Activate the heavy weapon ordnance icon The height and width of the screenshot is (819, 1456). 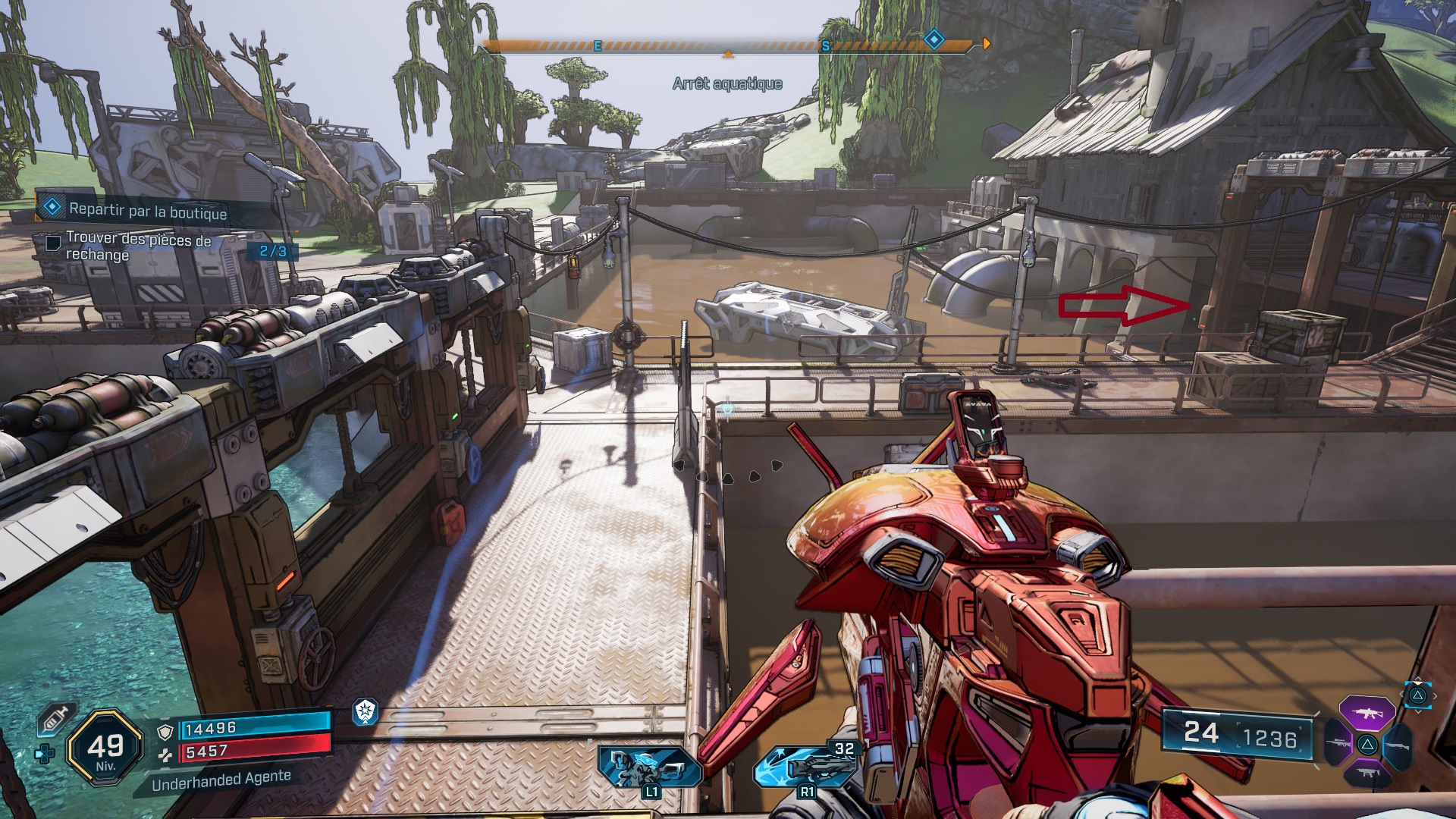tap(804, 766)
